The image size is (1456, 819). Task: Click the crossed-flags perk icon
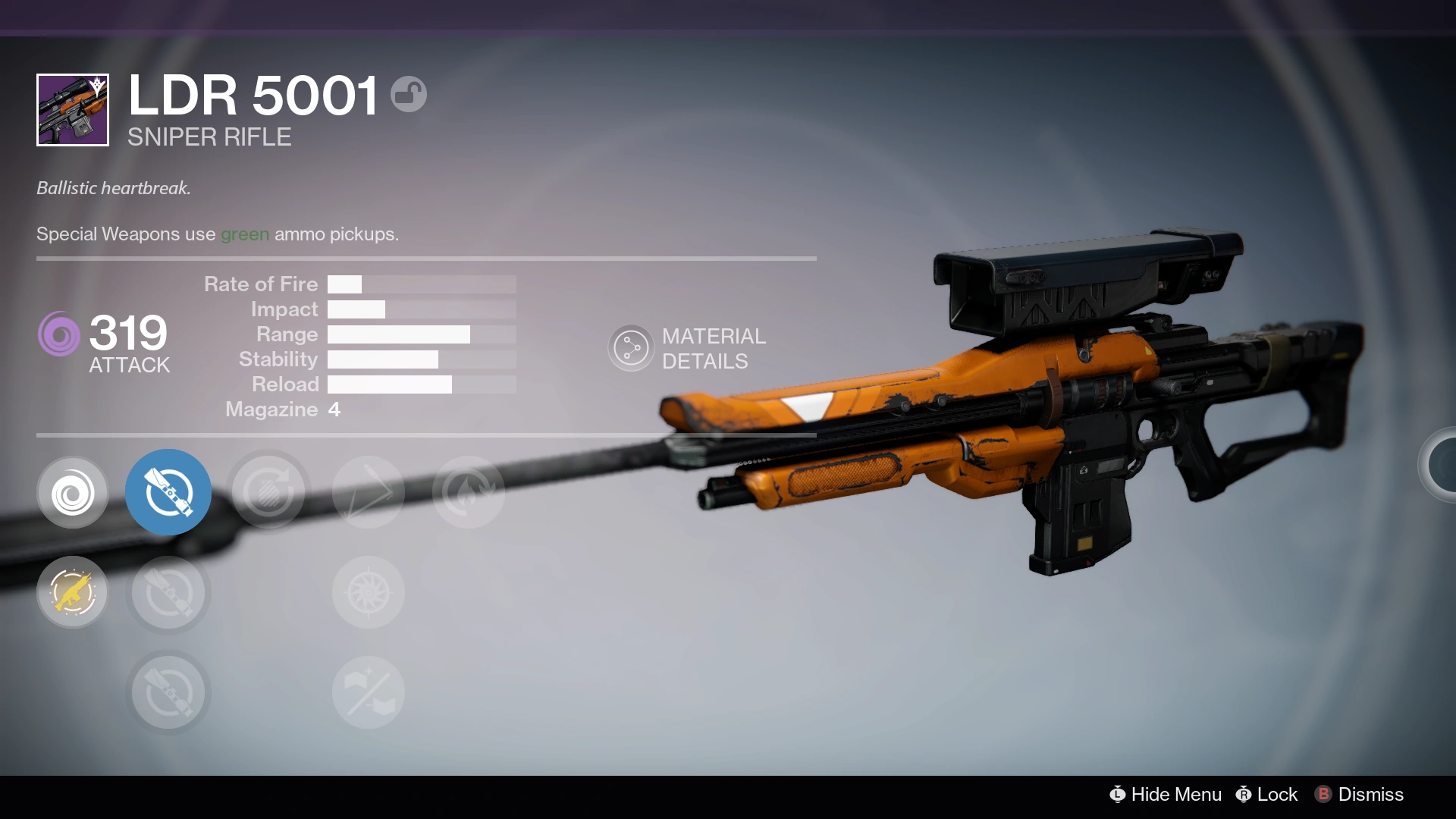tap(368, 692)
